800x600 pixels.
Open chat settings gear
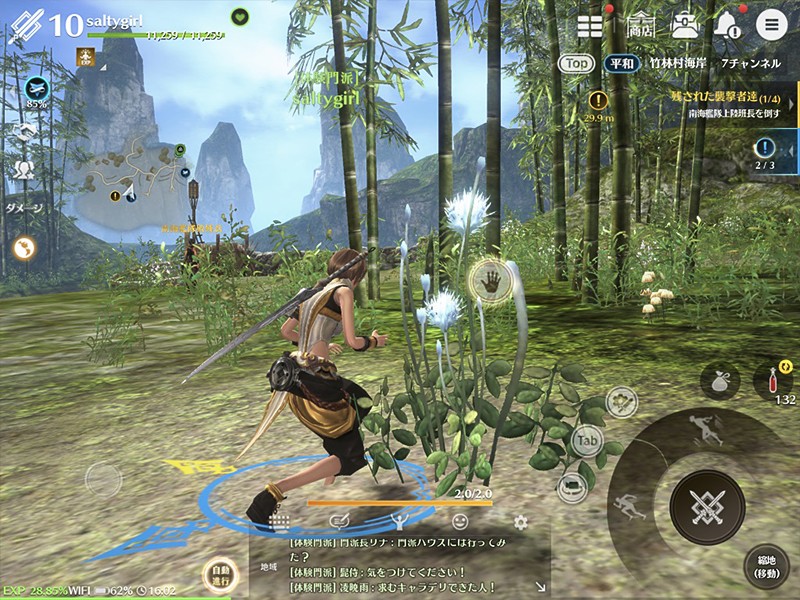click(520, 522)
